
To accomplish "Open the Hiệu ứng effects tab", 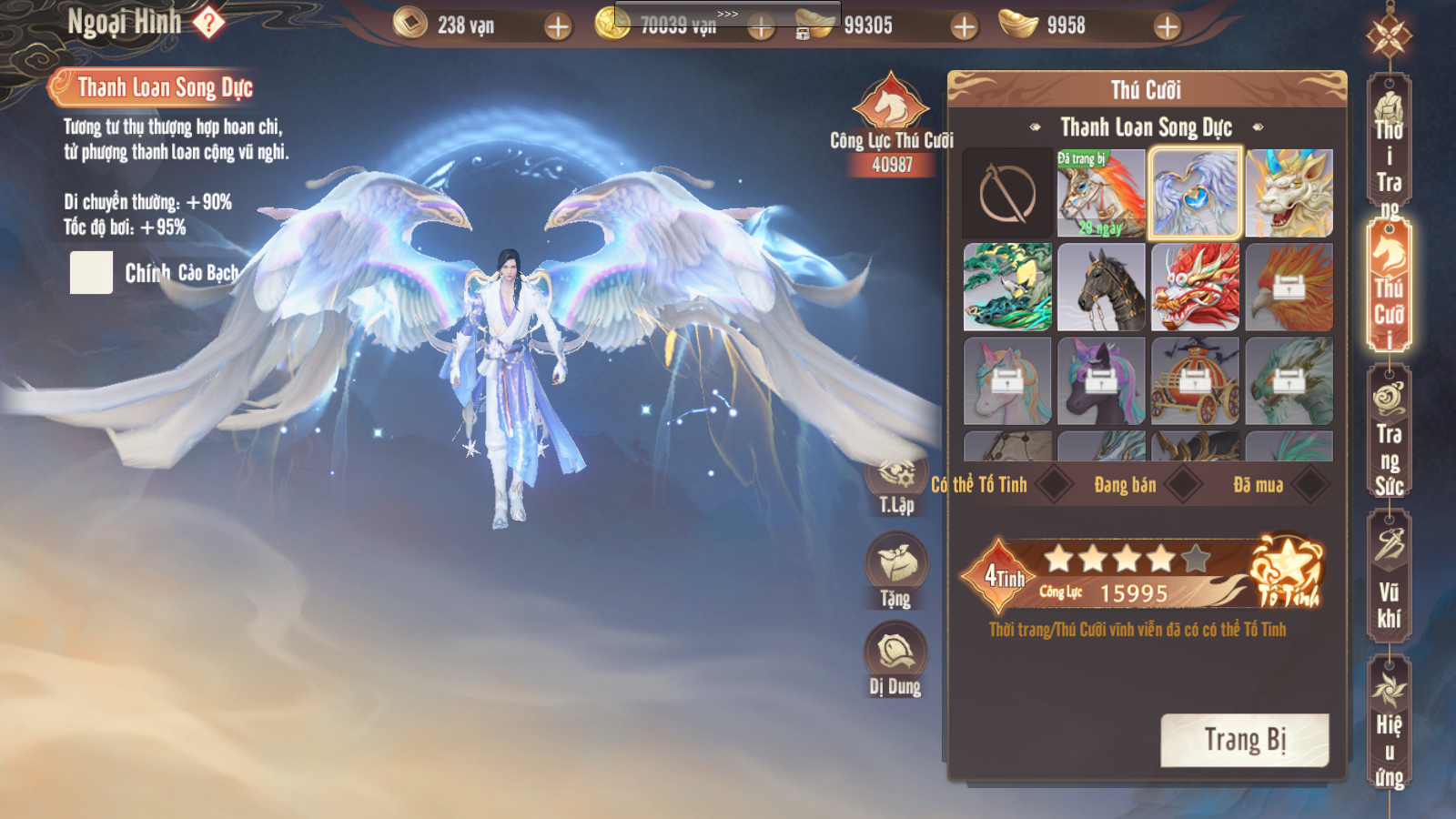I will tap(1389, 723).
